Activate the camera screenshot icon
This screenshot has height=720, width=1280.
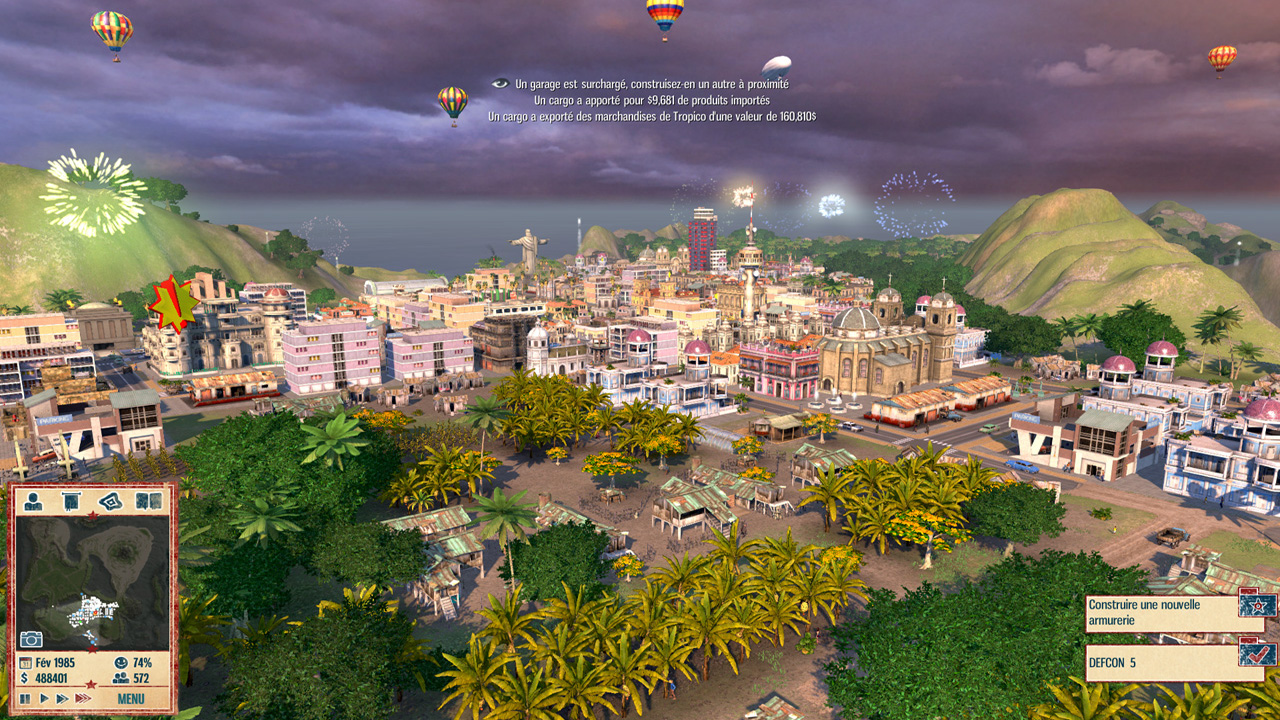[31, 639]
